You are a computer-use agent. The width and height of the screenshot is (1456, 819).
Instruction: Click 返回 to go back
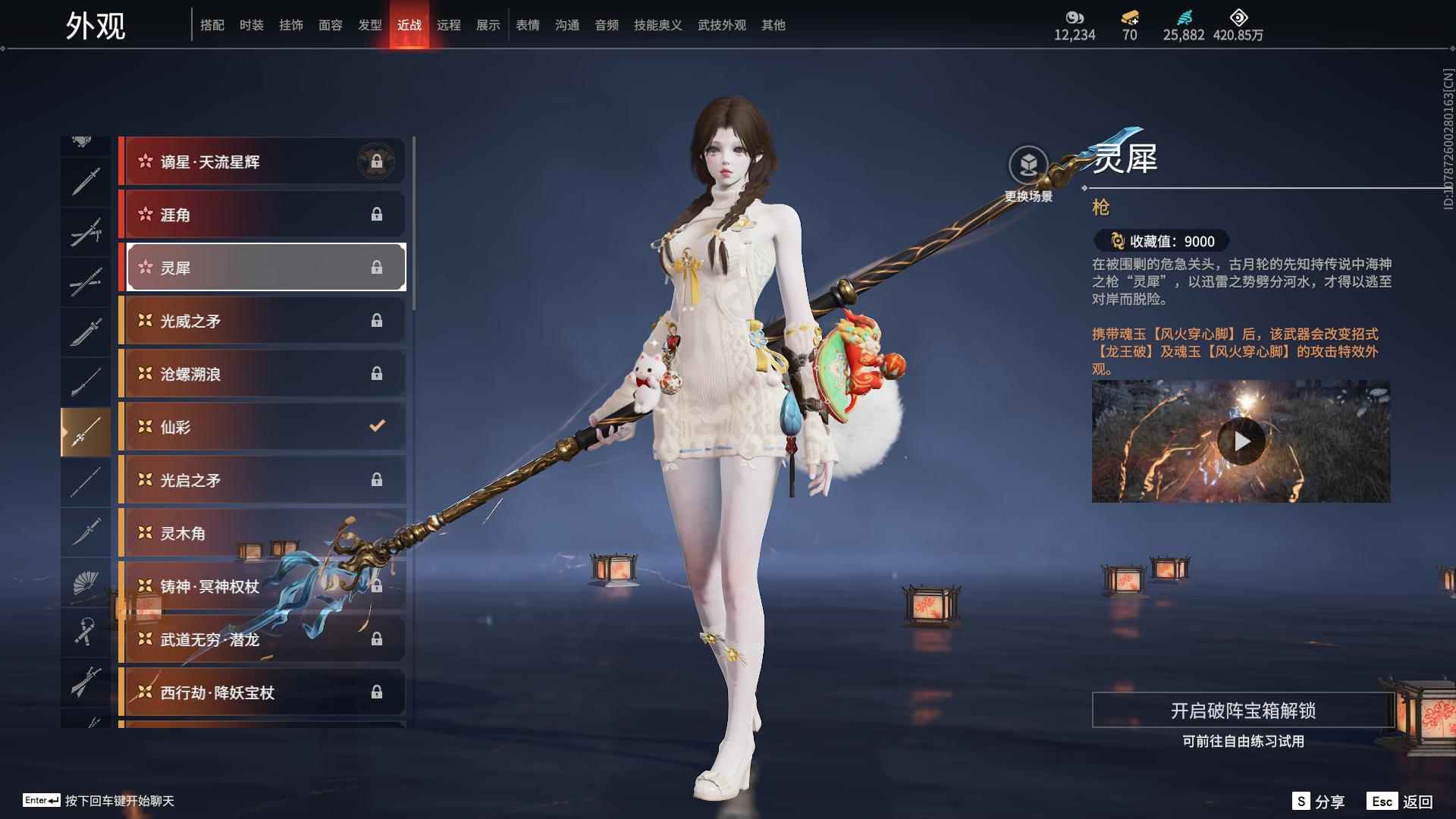point(1402,802)
